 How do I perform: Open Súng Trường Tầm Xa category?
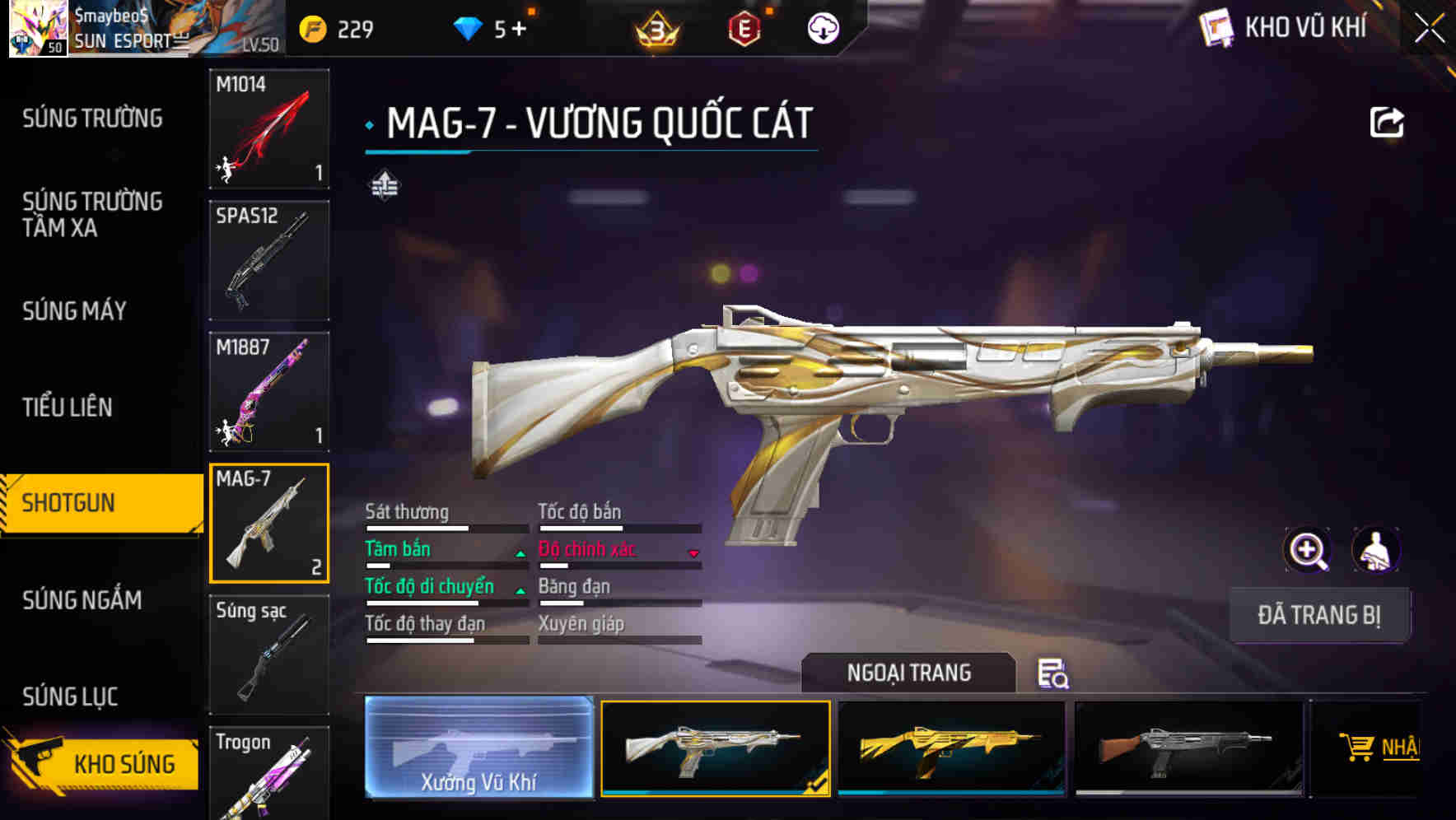pos(92,214)
